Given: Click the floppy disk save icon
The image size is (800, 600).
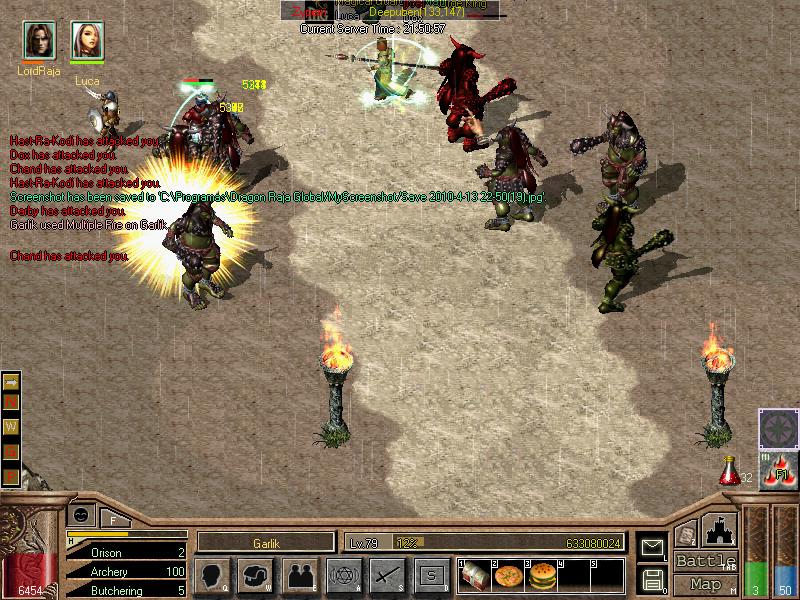Looking at the screenshot, I should [652, 579].
